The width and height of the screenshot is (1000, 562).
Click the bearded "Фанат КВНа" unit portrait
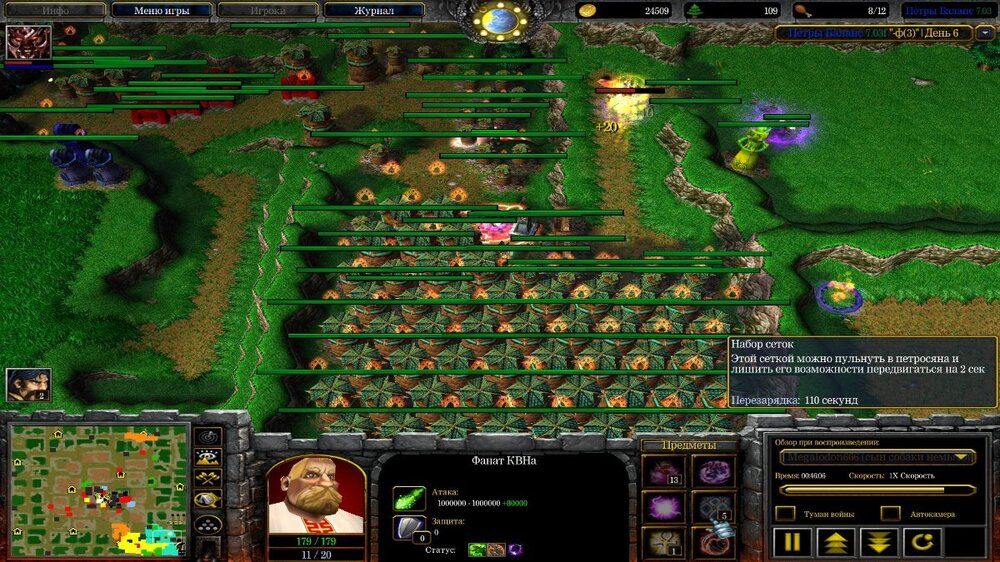[x=315, y=497]
